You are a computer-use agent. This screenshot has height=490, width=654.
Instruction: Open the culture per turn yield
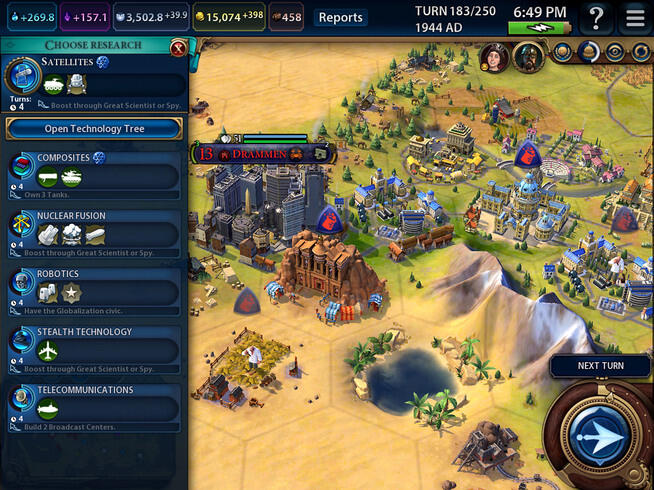pyautogui.click(x=85, y=17)
